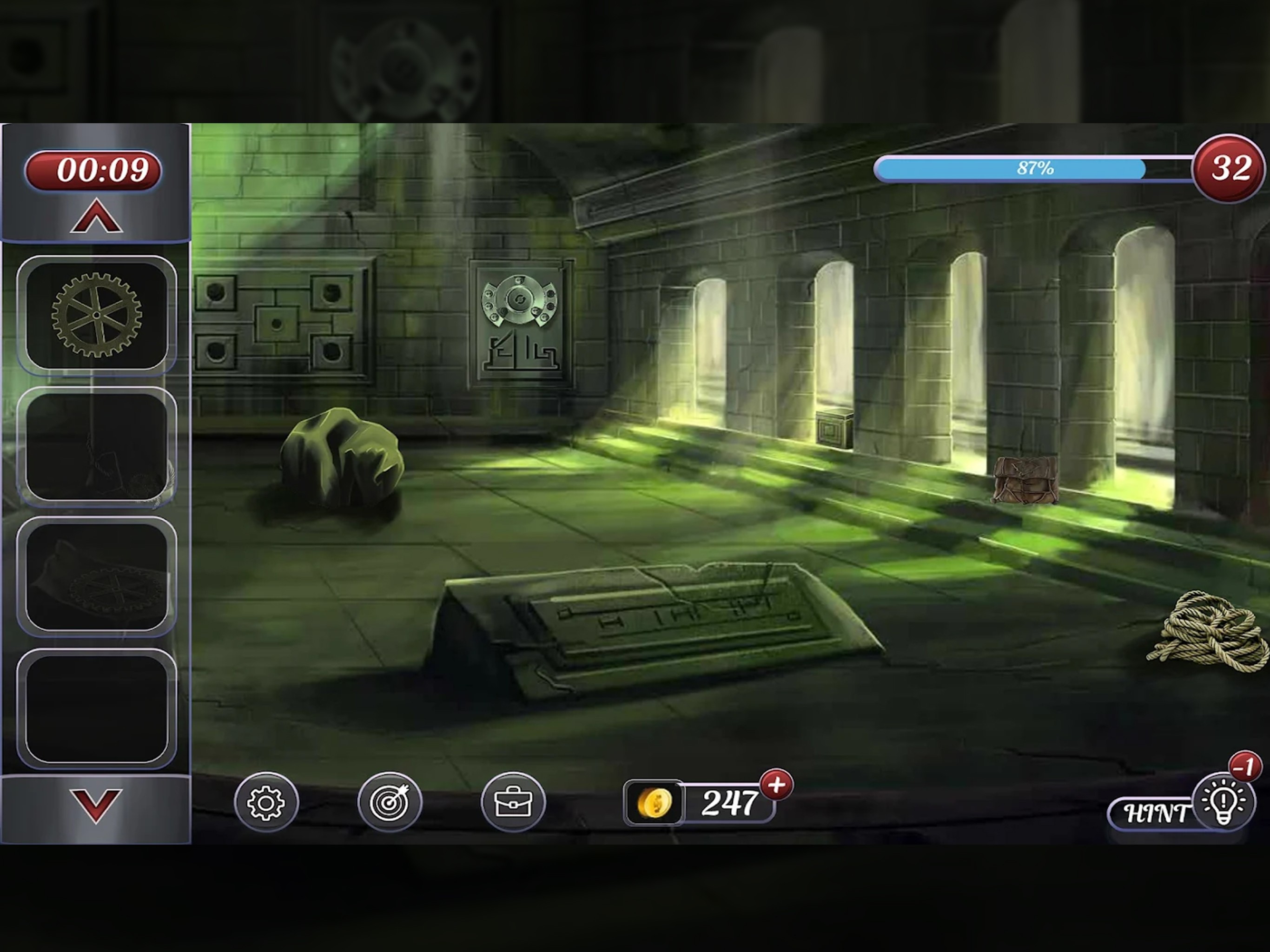Viewport: 1270px width, 952px height.
Task: Open the briefcase inventory button
Action: pos(513,801)
